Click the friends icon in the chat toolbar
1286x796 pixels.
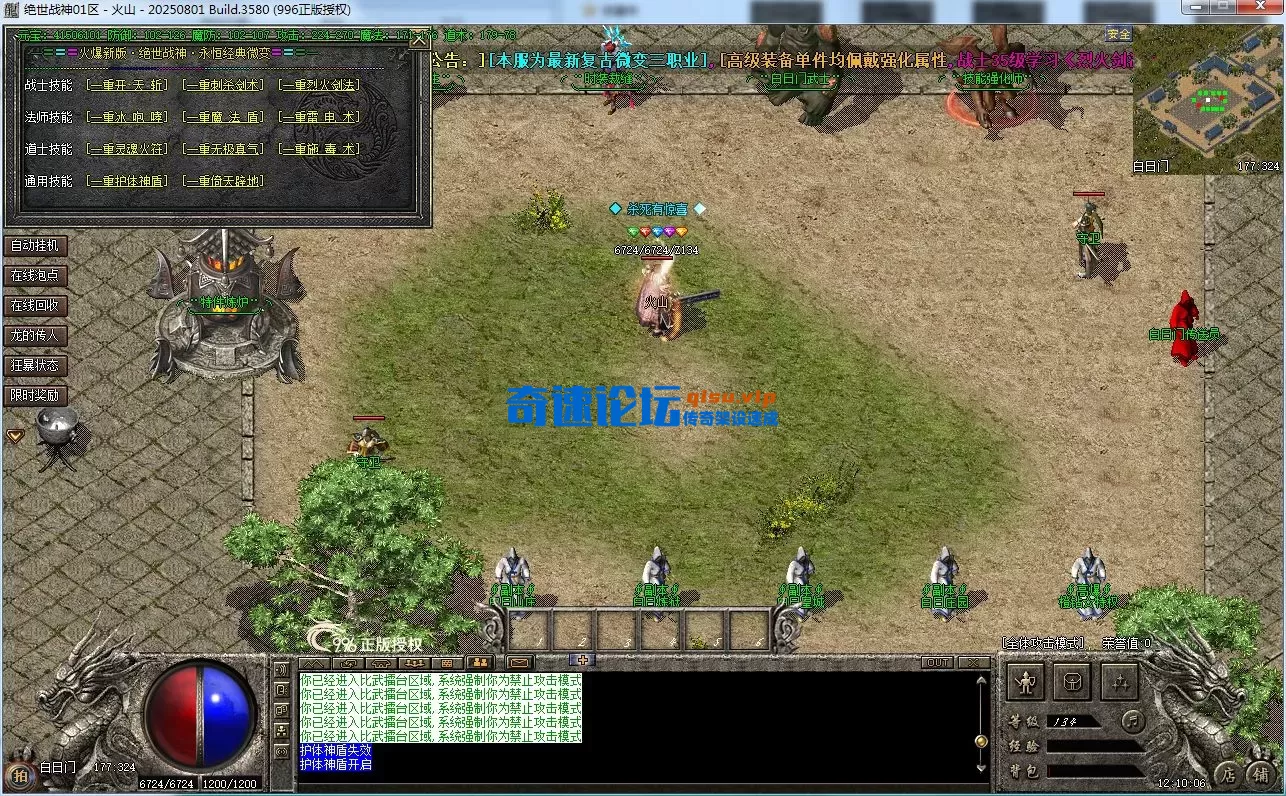(x=480, y=662)
